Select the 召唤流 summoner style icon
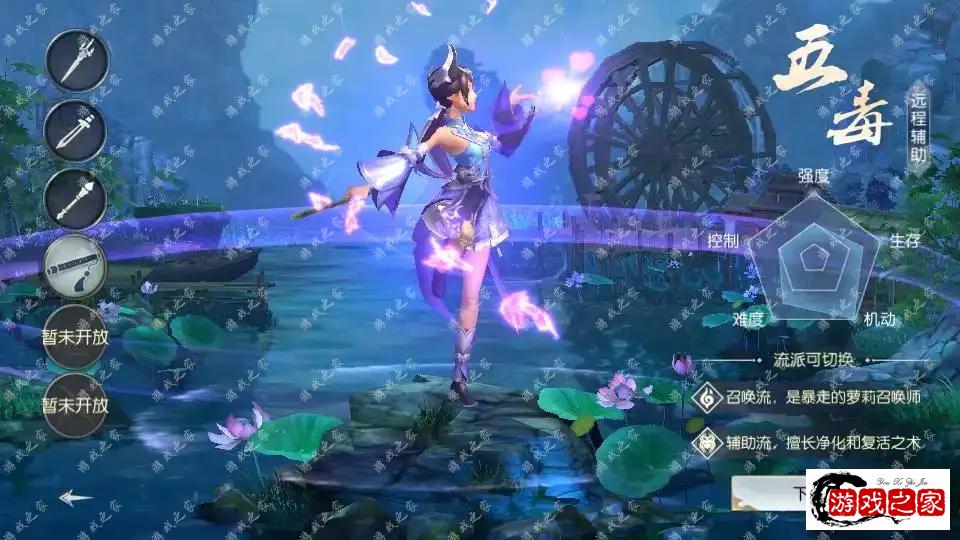The height and width of the screenshot is (540, 960). (707, 396)
